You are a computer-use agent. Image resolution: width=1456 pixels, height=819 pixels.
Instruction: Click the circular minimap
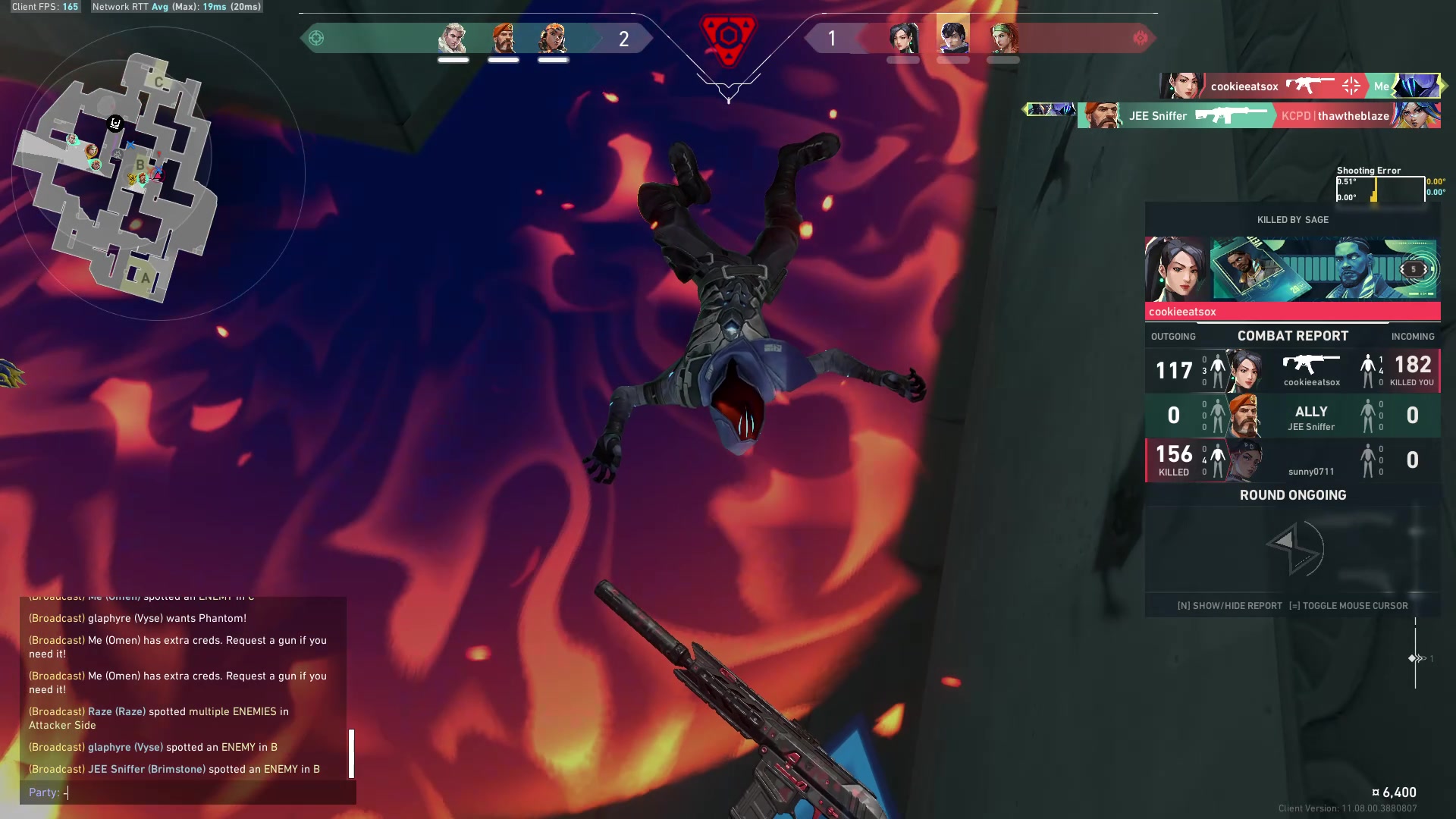(x=158, y=174)
